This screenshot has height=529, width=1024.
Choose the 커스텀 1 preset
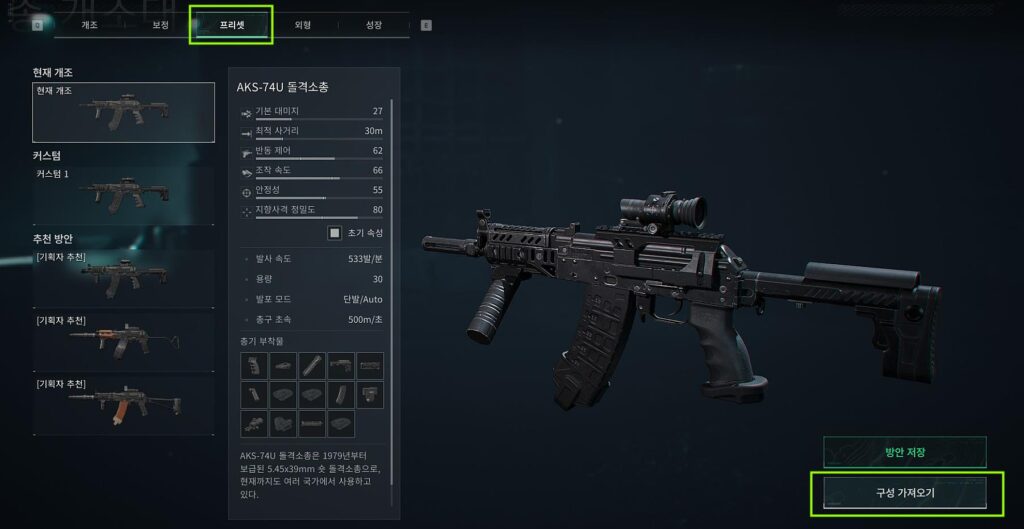(123, 193)
